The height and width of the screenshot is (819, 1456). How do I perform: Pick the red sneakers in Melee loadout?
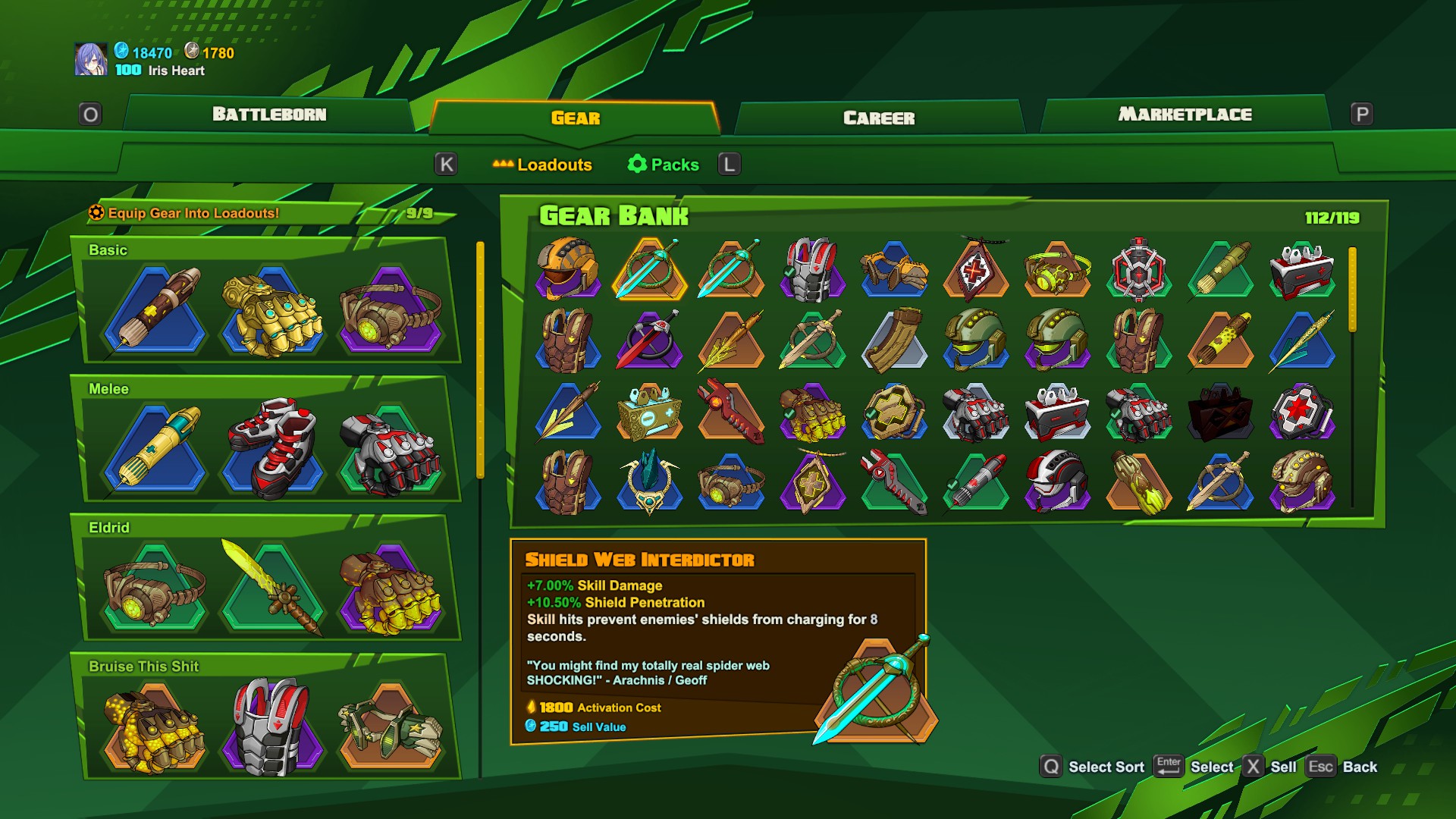click(273, 447)
